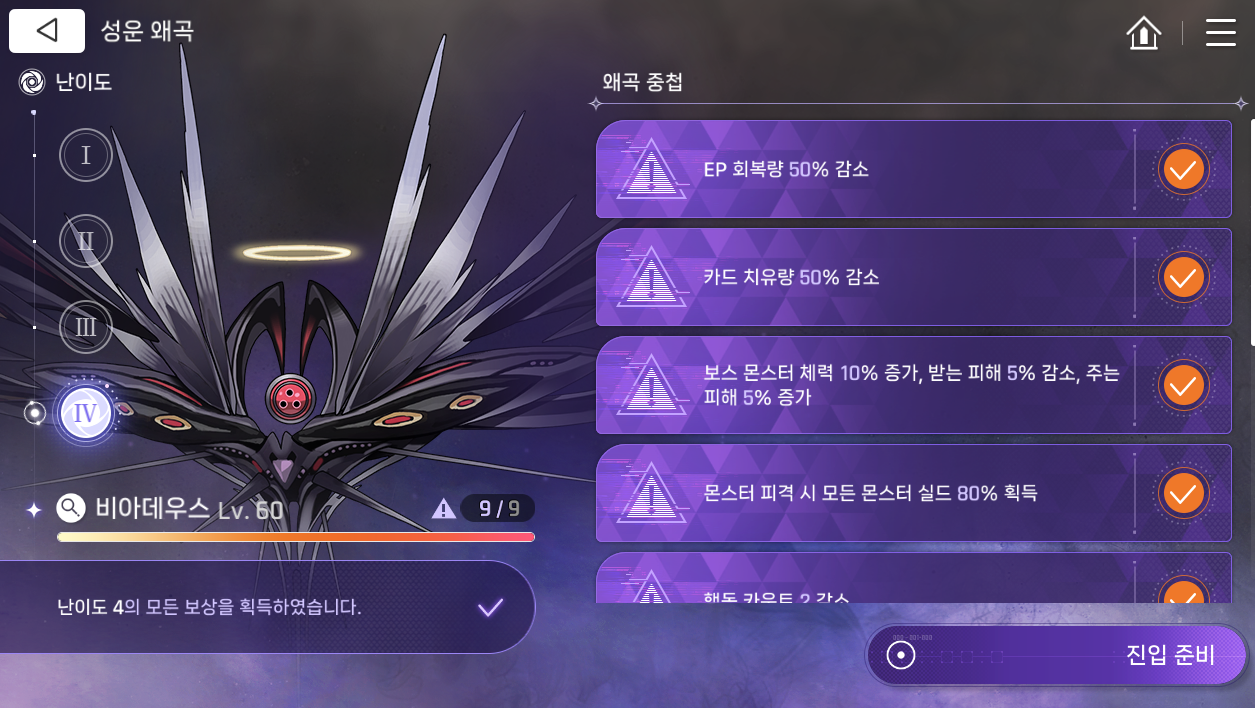
Task: Open the hamburger menu
Action: [x=1220, y=33]
